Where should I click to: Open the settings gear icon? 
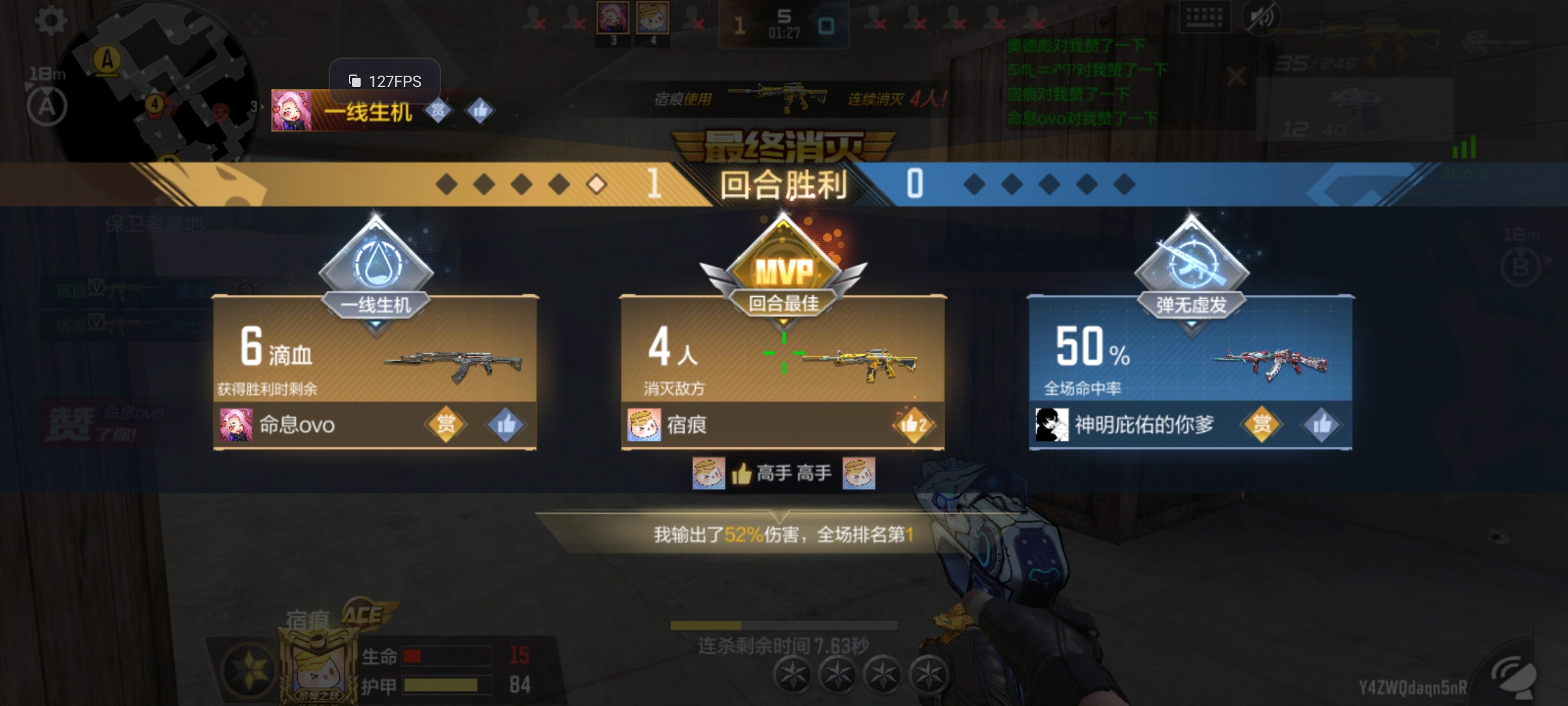click(x=50, y=21)
